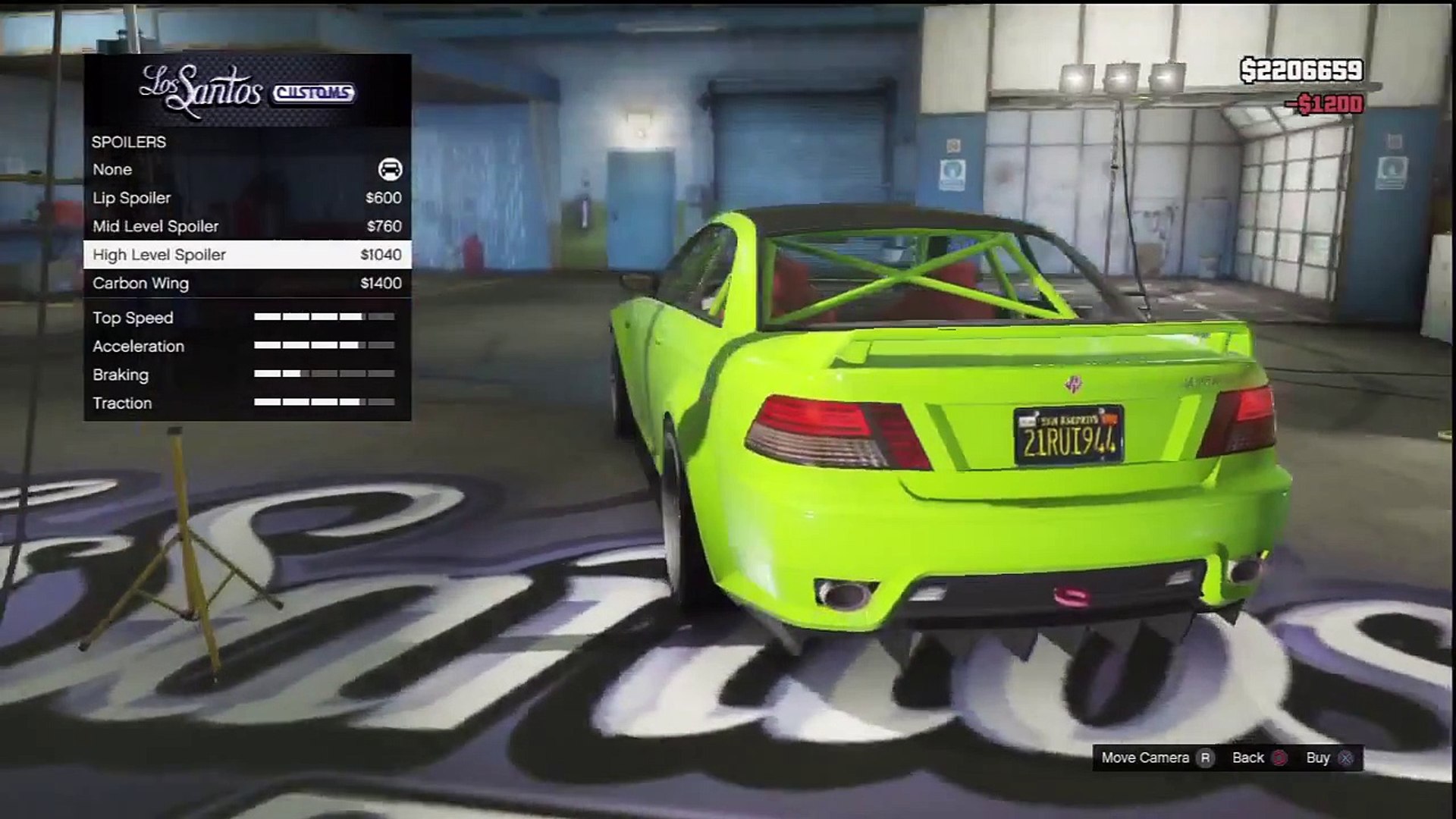
Task: Choose the Lip Spoiler for $600
Action: click(246, 198)
